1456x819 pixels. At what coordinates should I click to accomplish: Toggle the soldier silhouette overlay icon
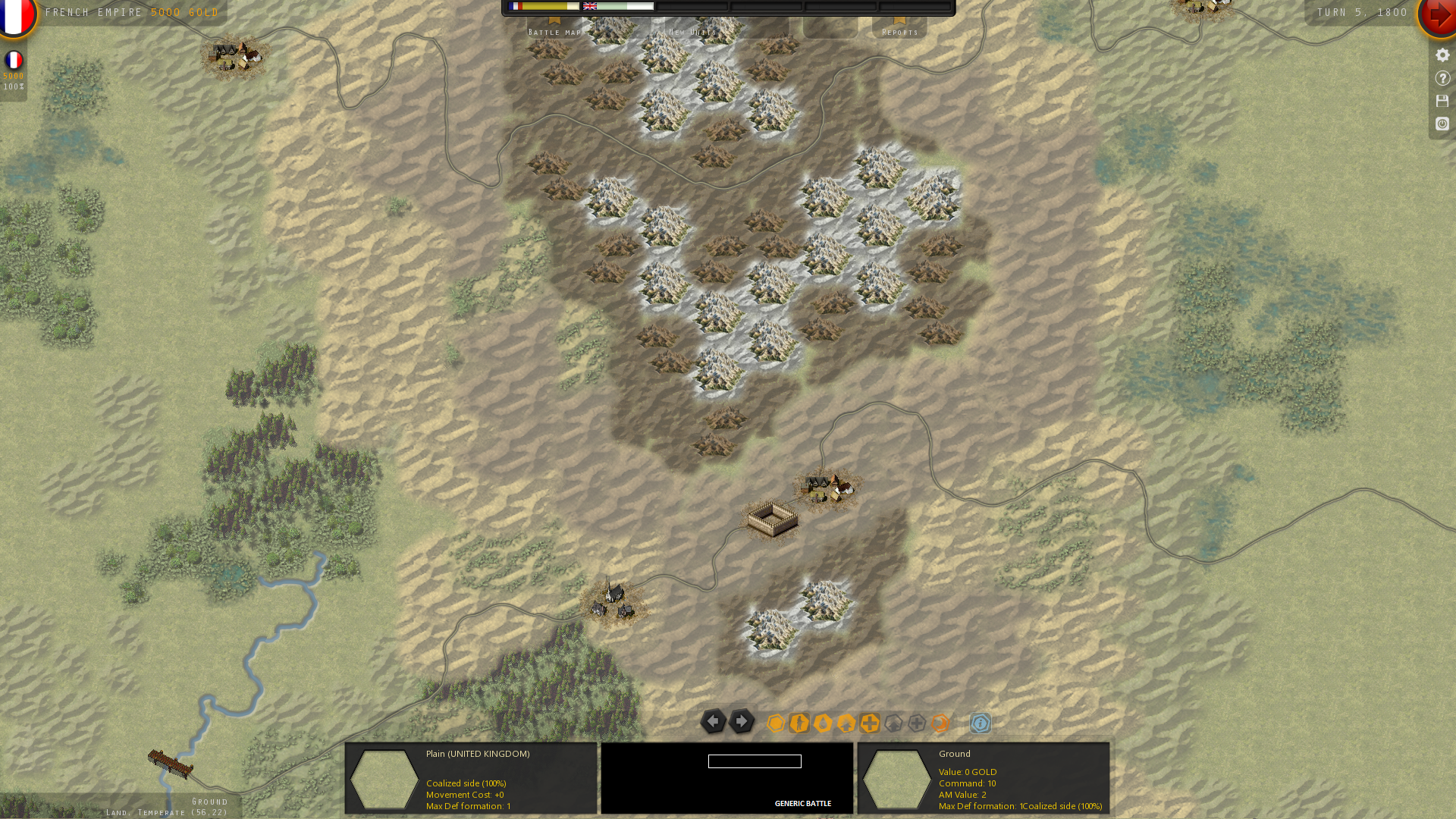799,723
